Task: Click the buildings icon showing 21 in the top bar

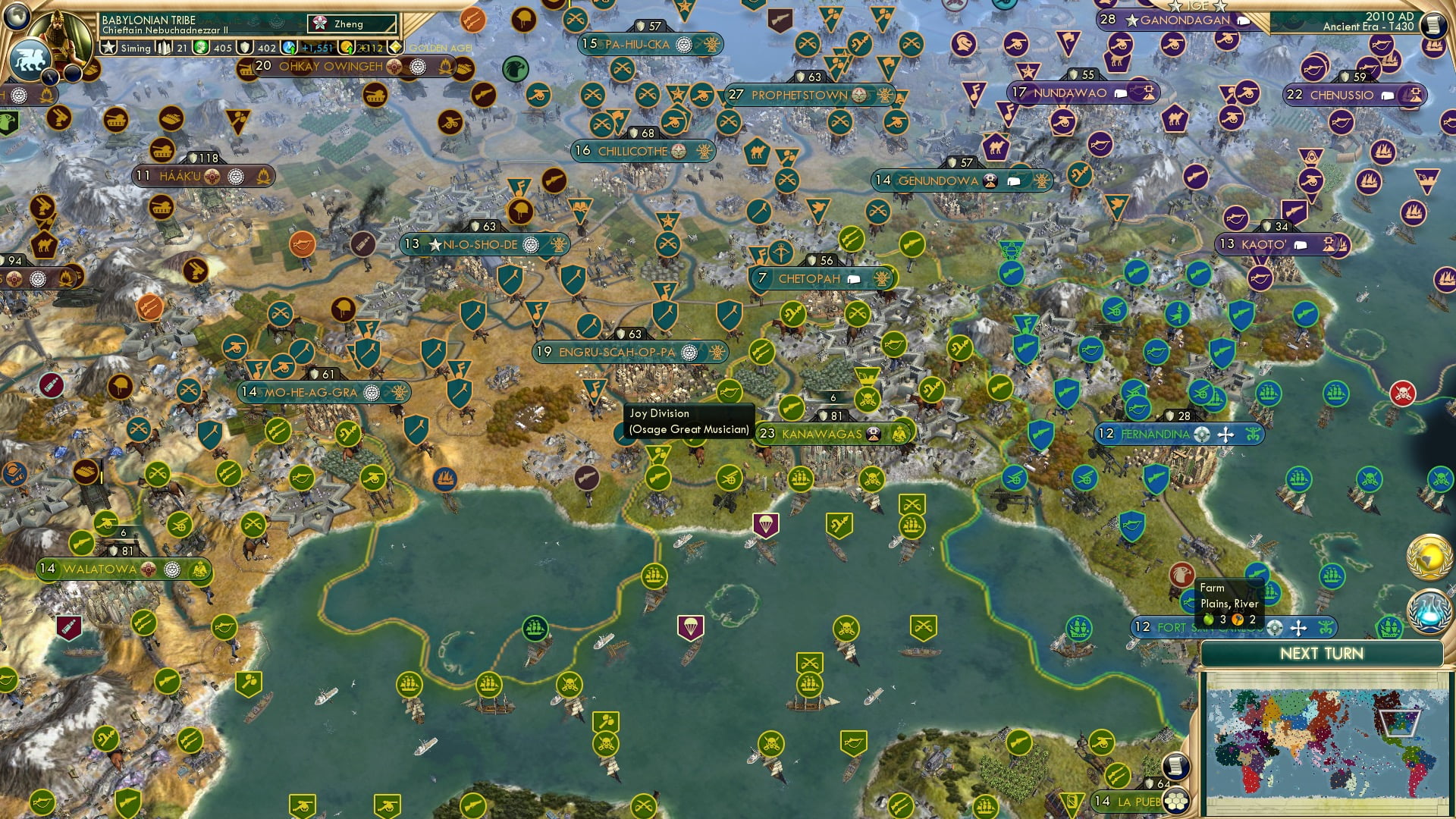Action: [163, 47]
